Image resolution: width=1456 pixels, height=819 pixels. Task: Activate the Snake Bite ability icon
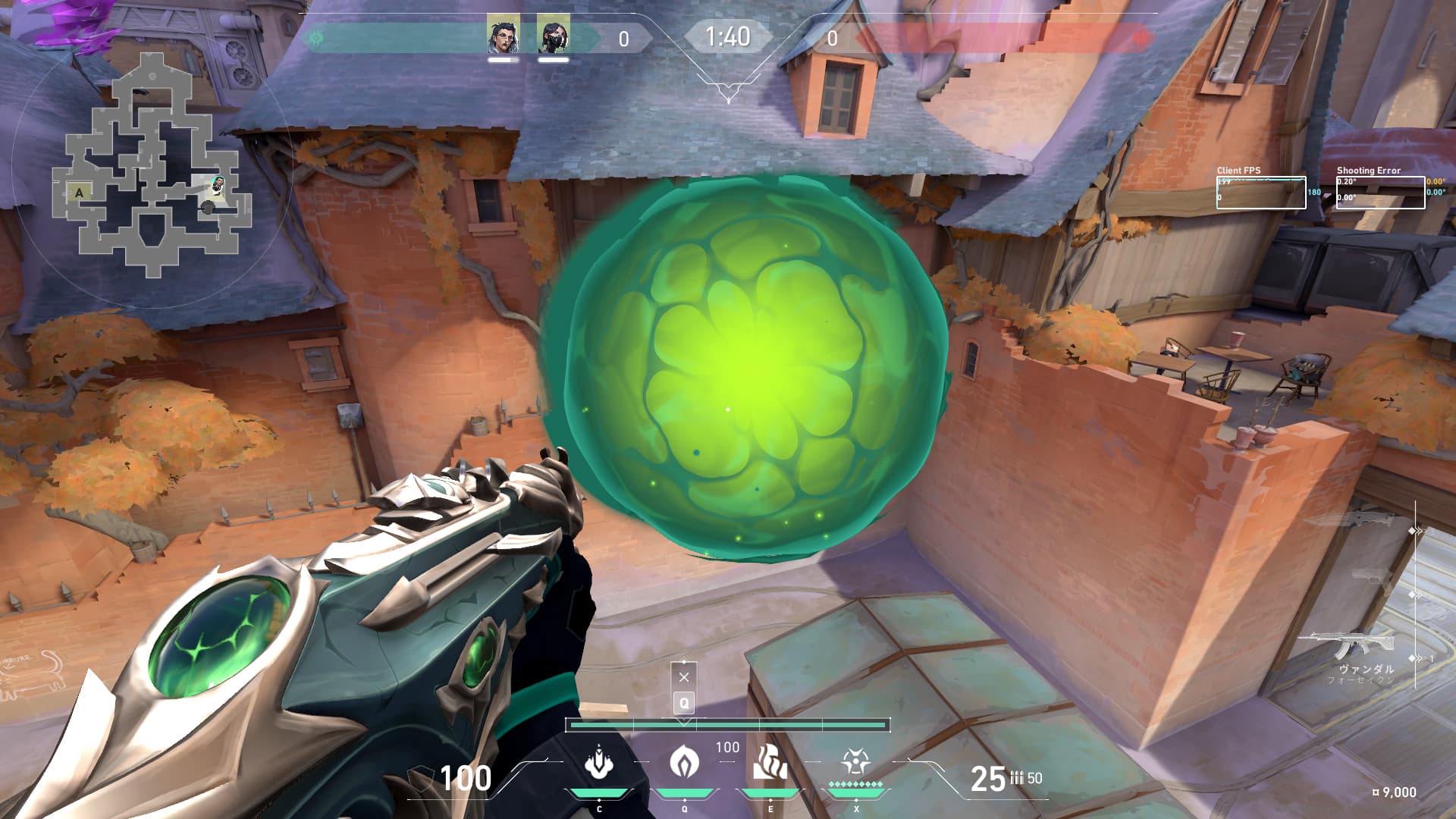coord(599,762)
